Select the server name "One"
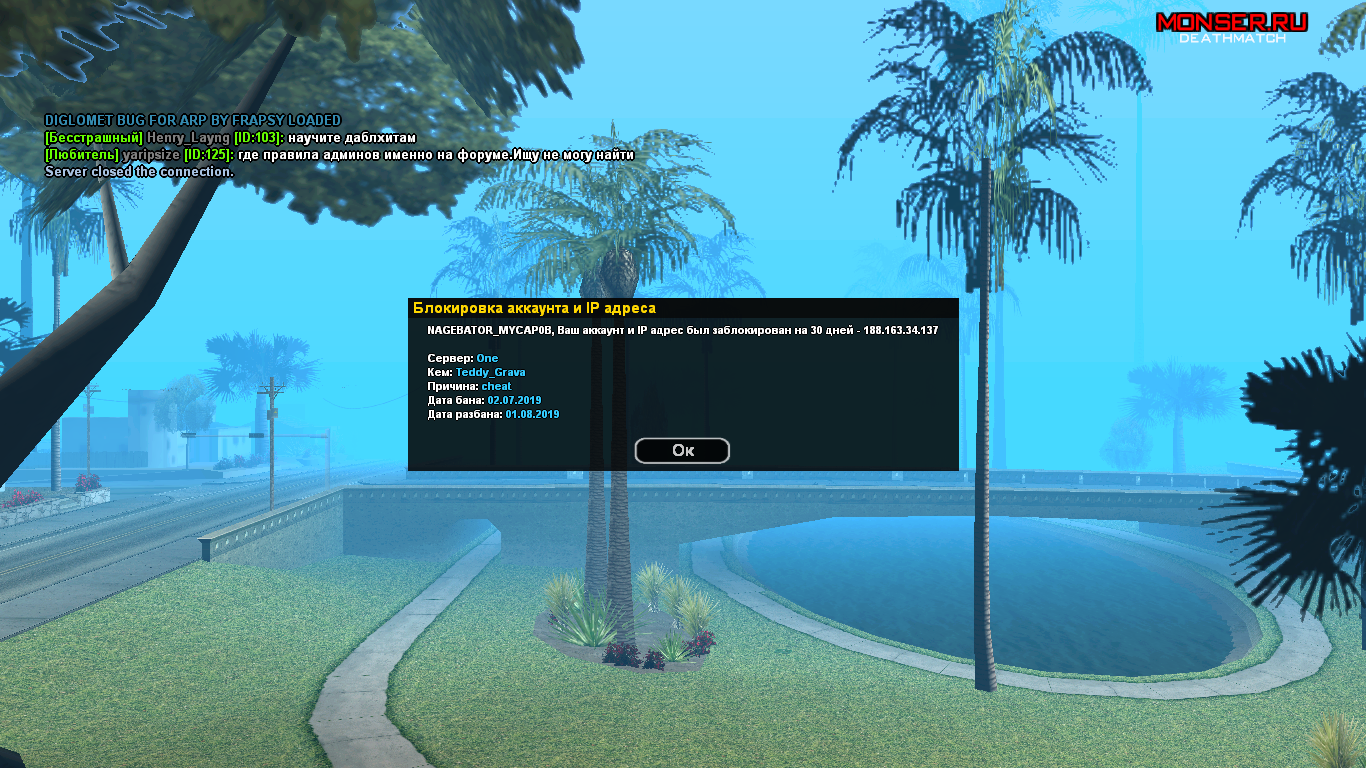This screenshot has width=1366, height=768. point(487,358)
